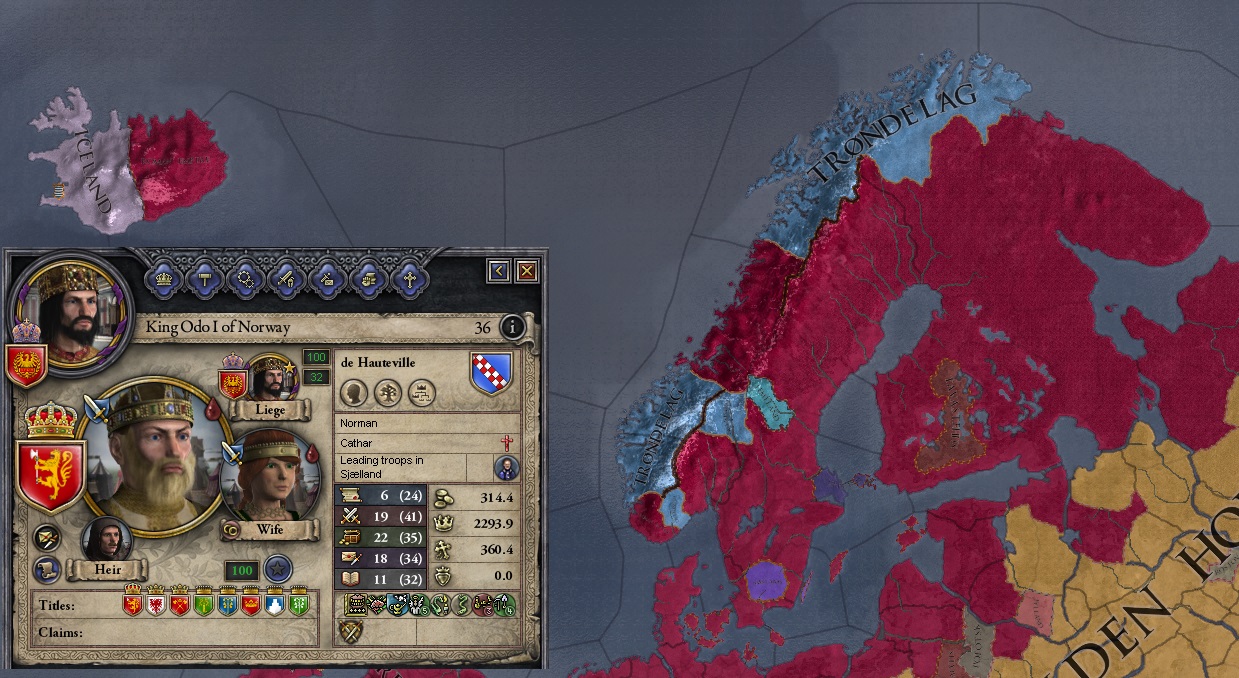Open the crown tab in the panel header

[165, 279]
